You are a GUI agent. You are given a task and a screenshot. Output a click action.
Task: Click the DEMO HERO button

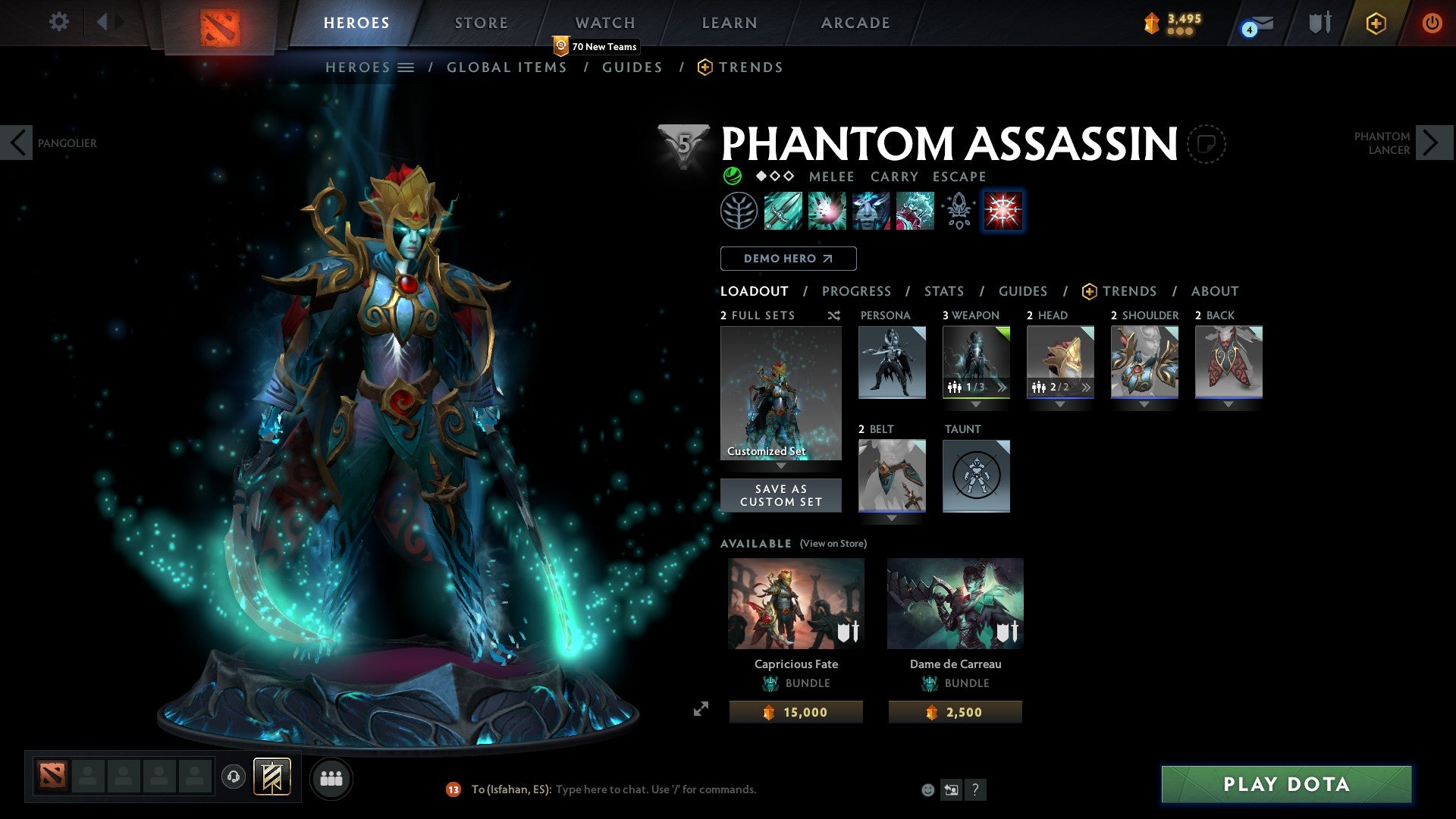tap(788, 258)
